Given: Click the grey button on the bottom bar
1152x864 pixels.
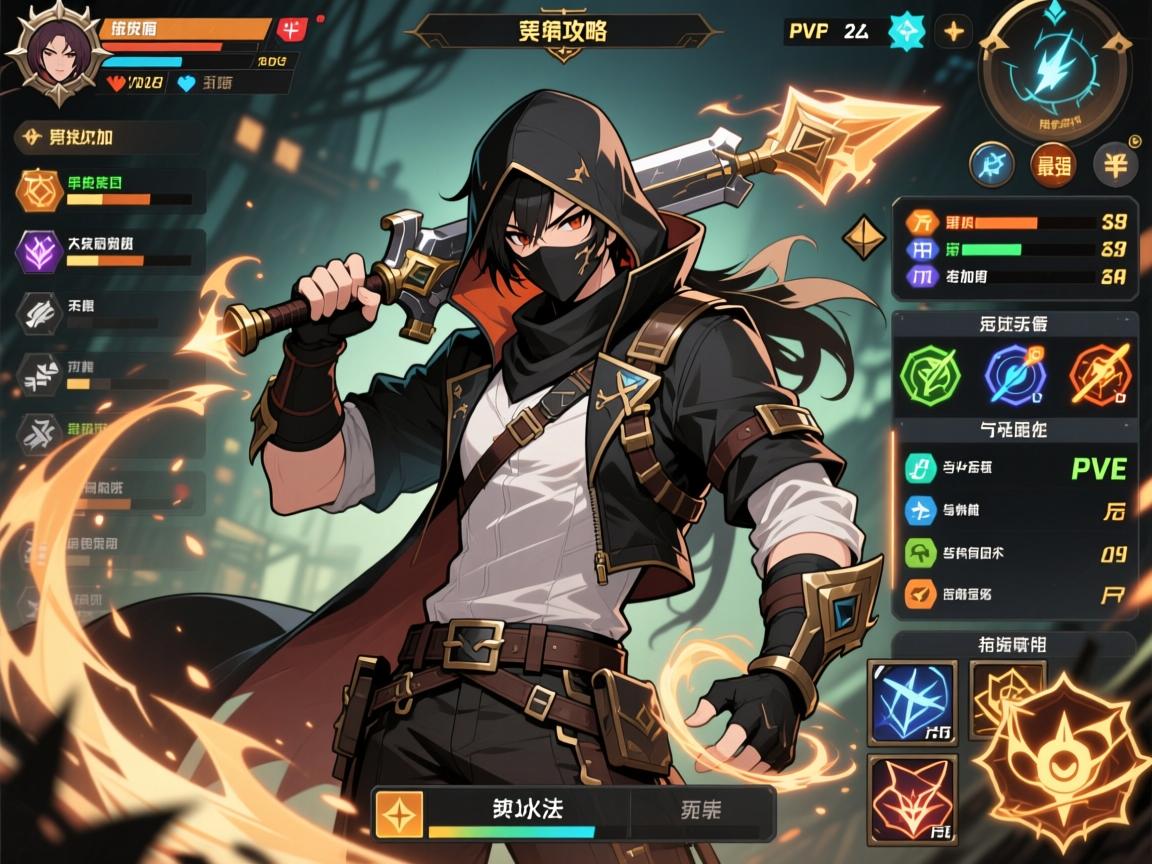Looking at the screenshot, I should click(699, 810).
